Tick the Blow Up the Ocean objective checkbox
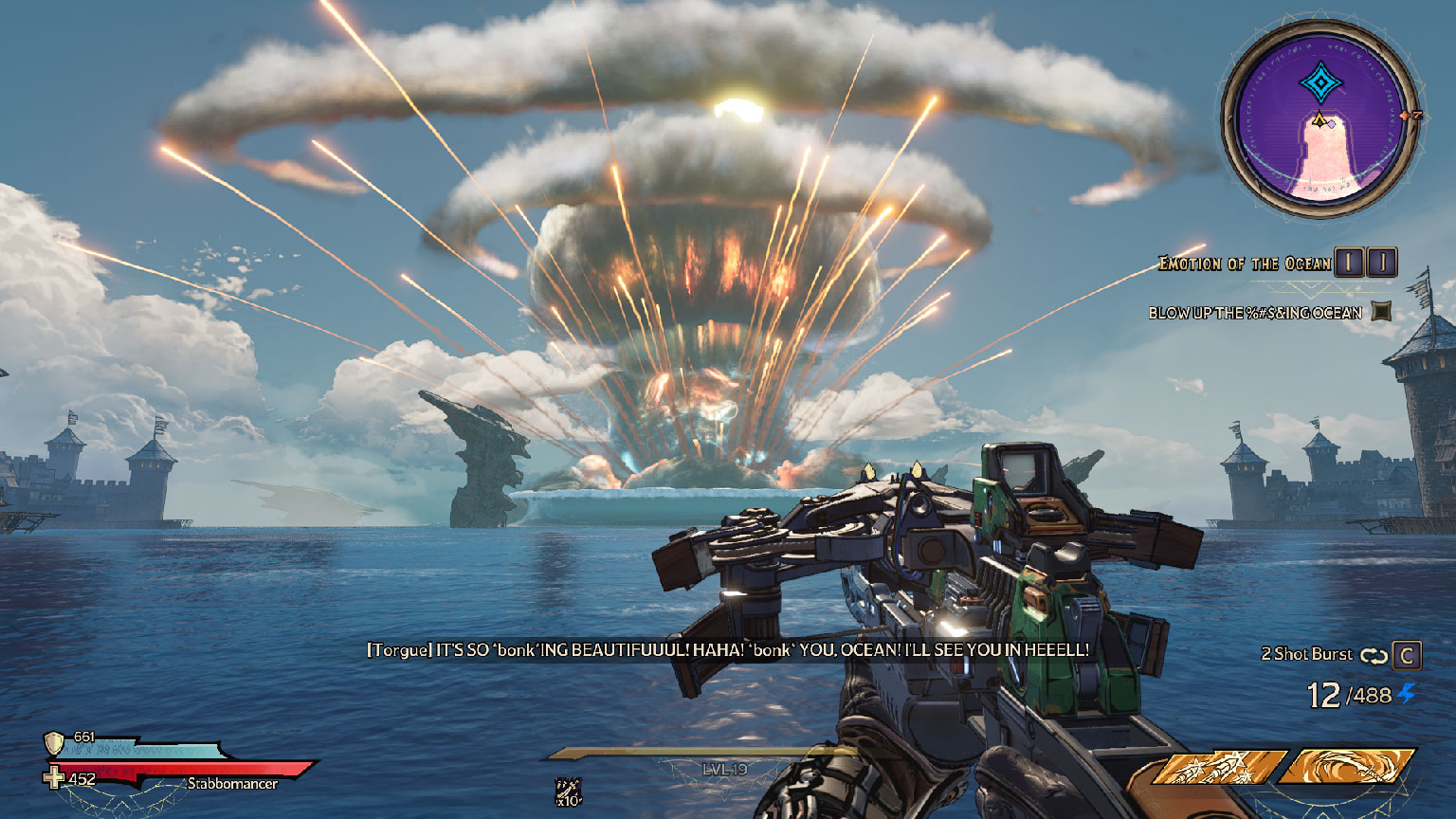The image size is (1456, 819). coord(1381,311)
